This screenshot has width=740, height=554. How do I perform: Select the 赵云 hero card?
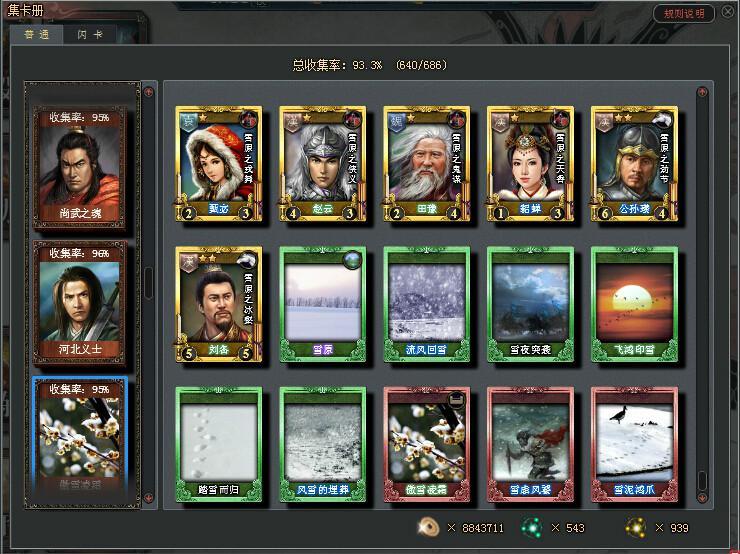(x=322, y=163)
